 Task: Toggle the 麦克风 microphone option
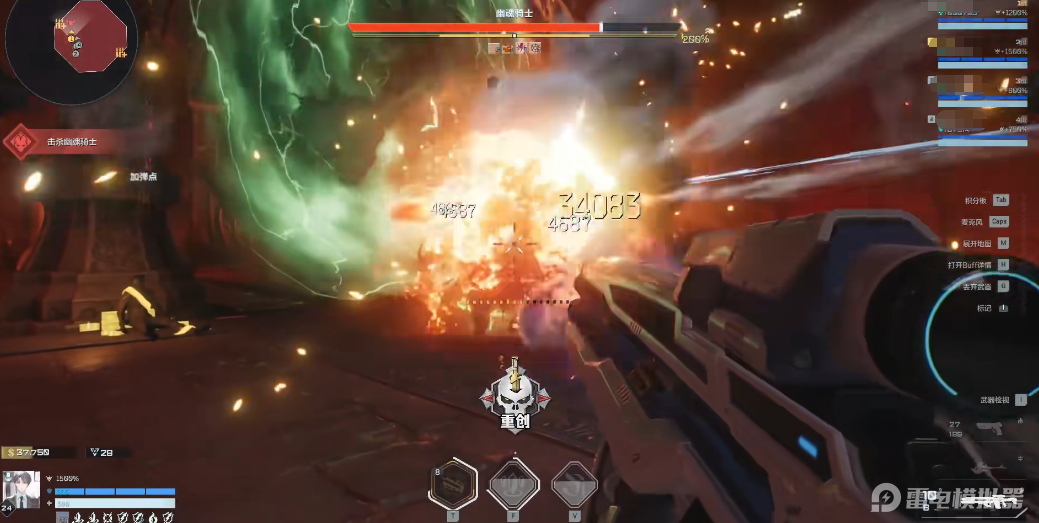tap(984, 221)
